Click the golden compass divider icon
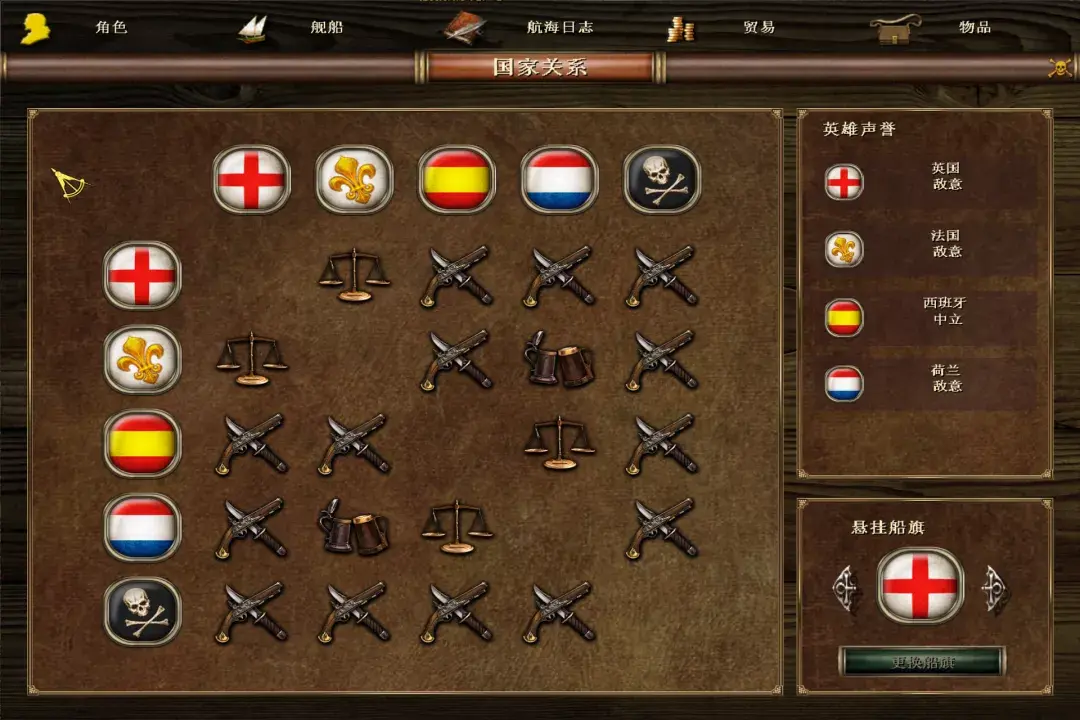Viewport: 1080px width, 720px height. (70, 183)
